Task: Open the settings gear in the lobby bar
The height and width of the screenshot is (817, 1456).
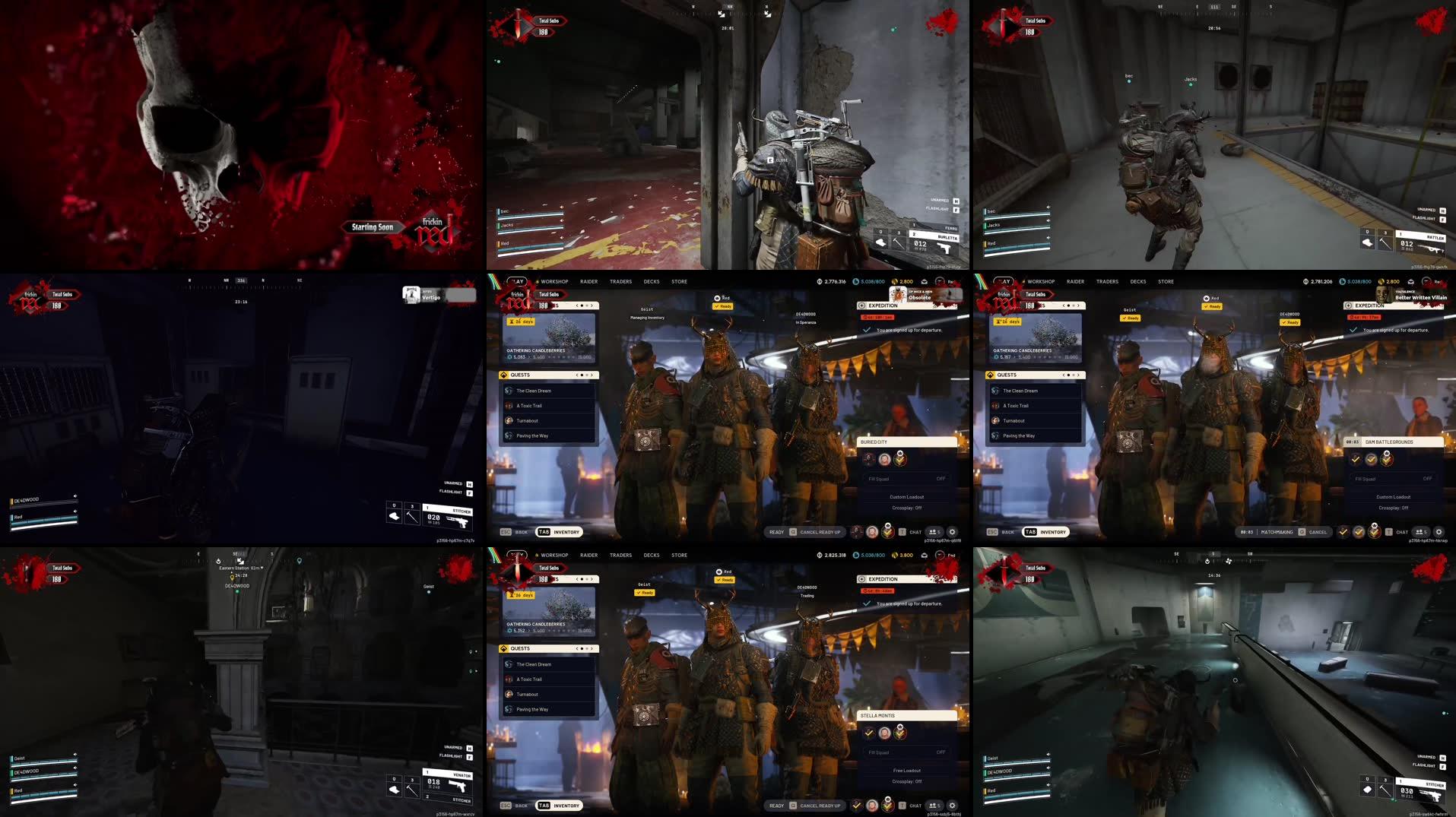Action: pos(953,532)
